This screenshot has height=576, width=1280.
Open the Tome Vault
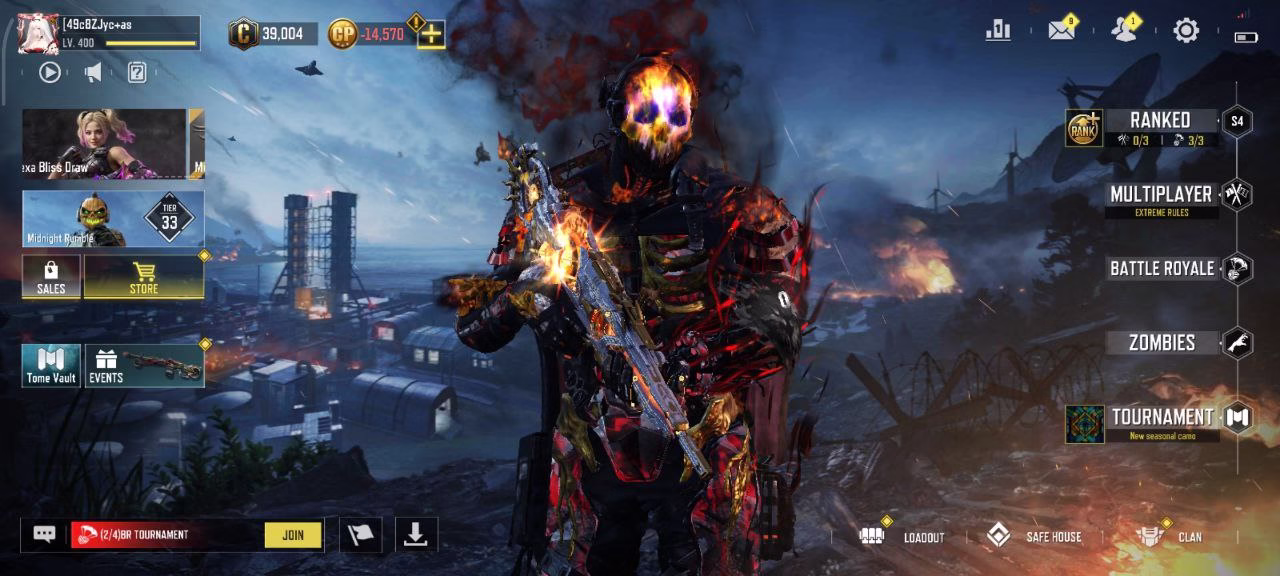click(51, 366)
